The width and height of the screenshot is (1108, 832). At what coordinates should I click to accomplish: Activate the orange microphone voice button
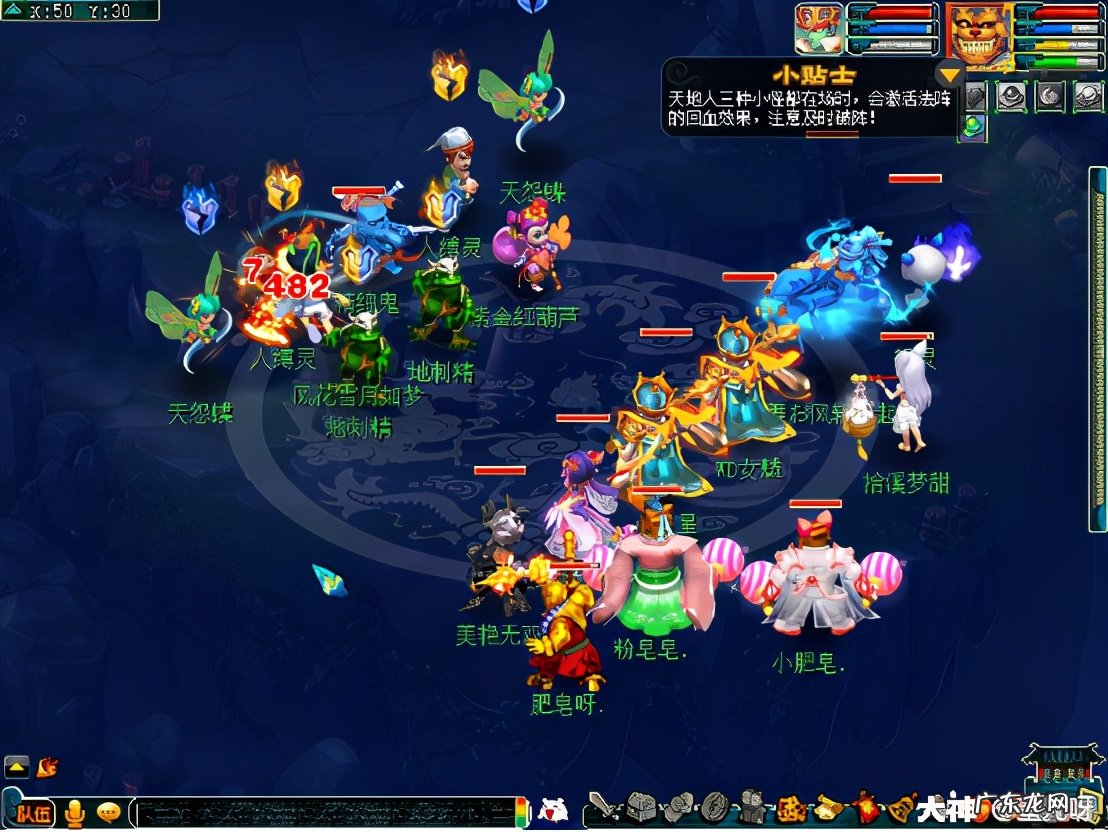coord(74,813)
